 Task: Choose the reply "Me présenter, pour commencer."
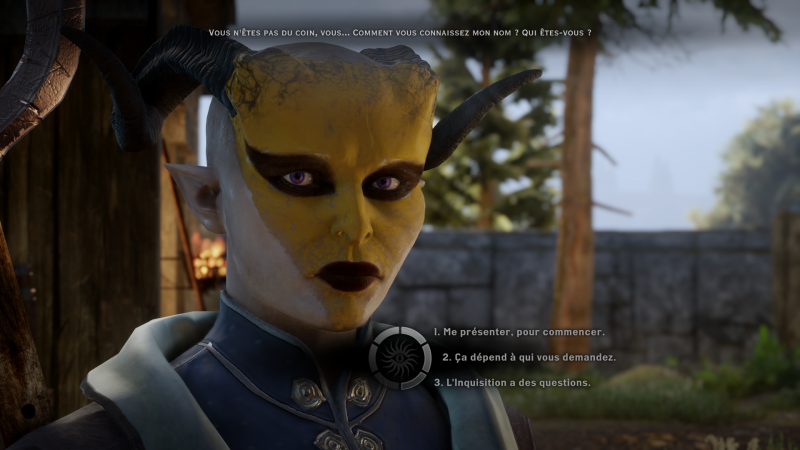[519, 332]
